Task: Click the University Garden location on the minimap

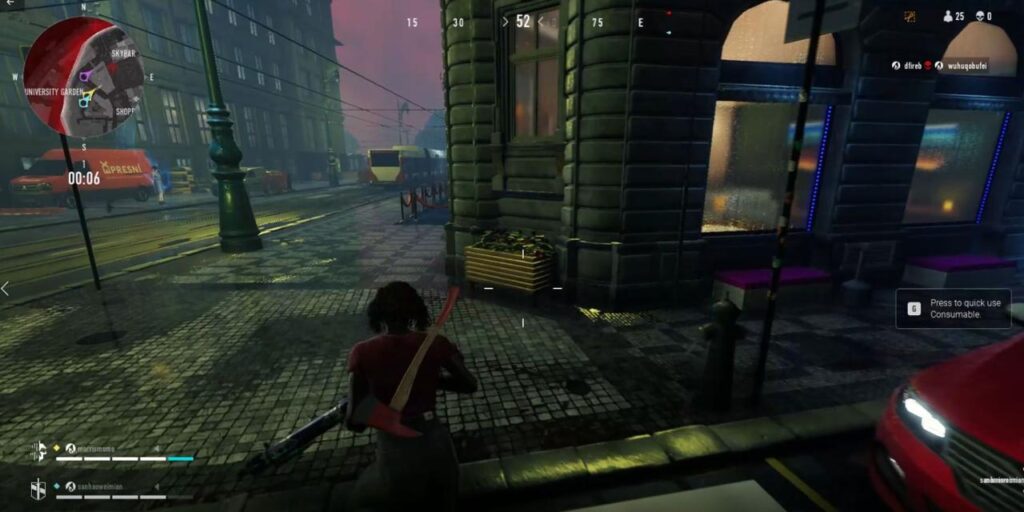Action: pos(51,92)
